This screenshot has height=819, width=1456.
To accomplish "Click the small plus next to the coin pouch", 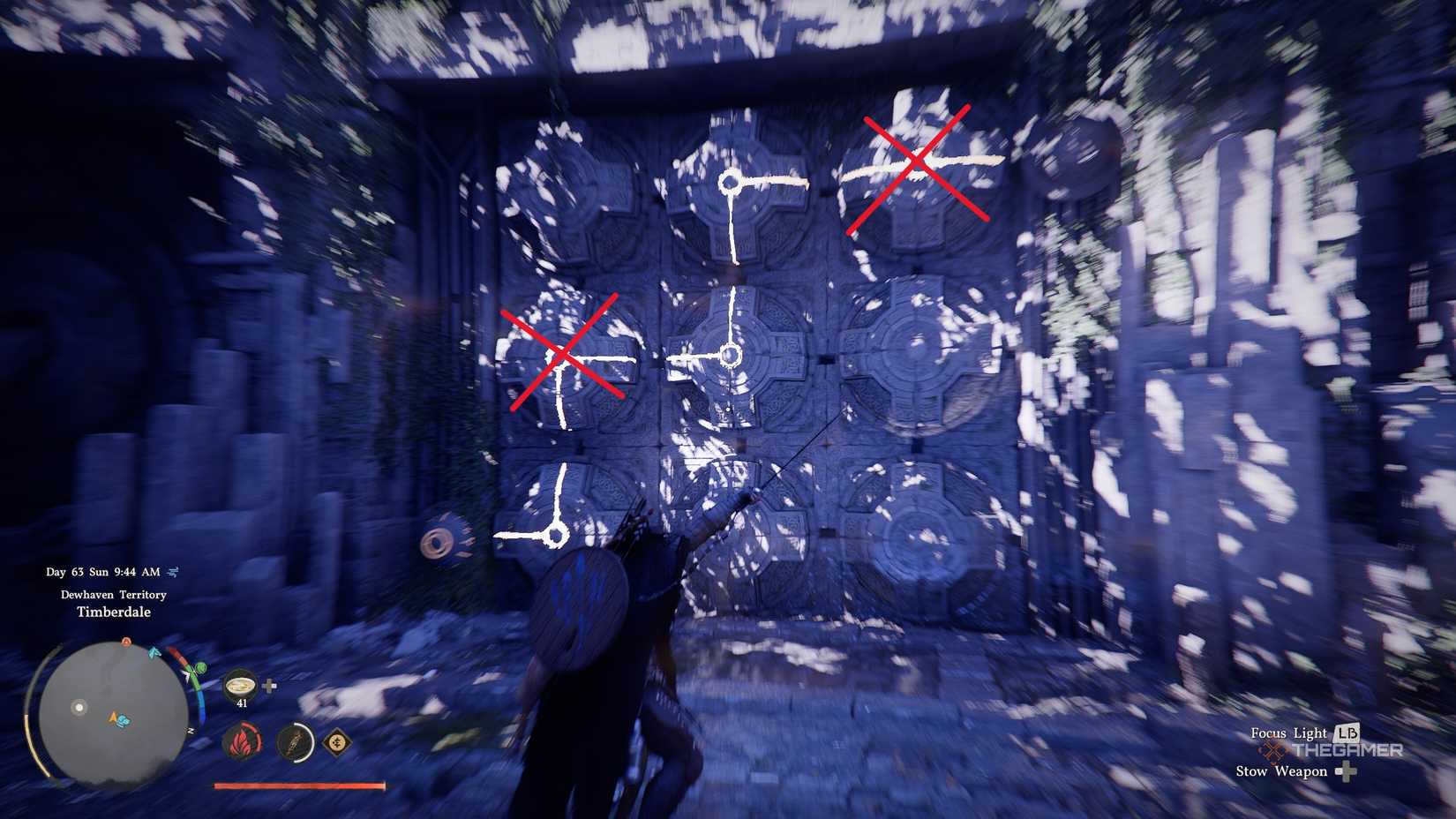I will [x=270, y=685].
